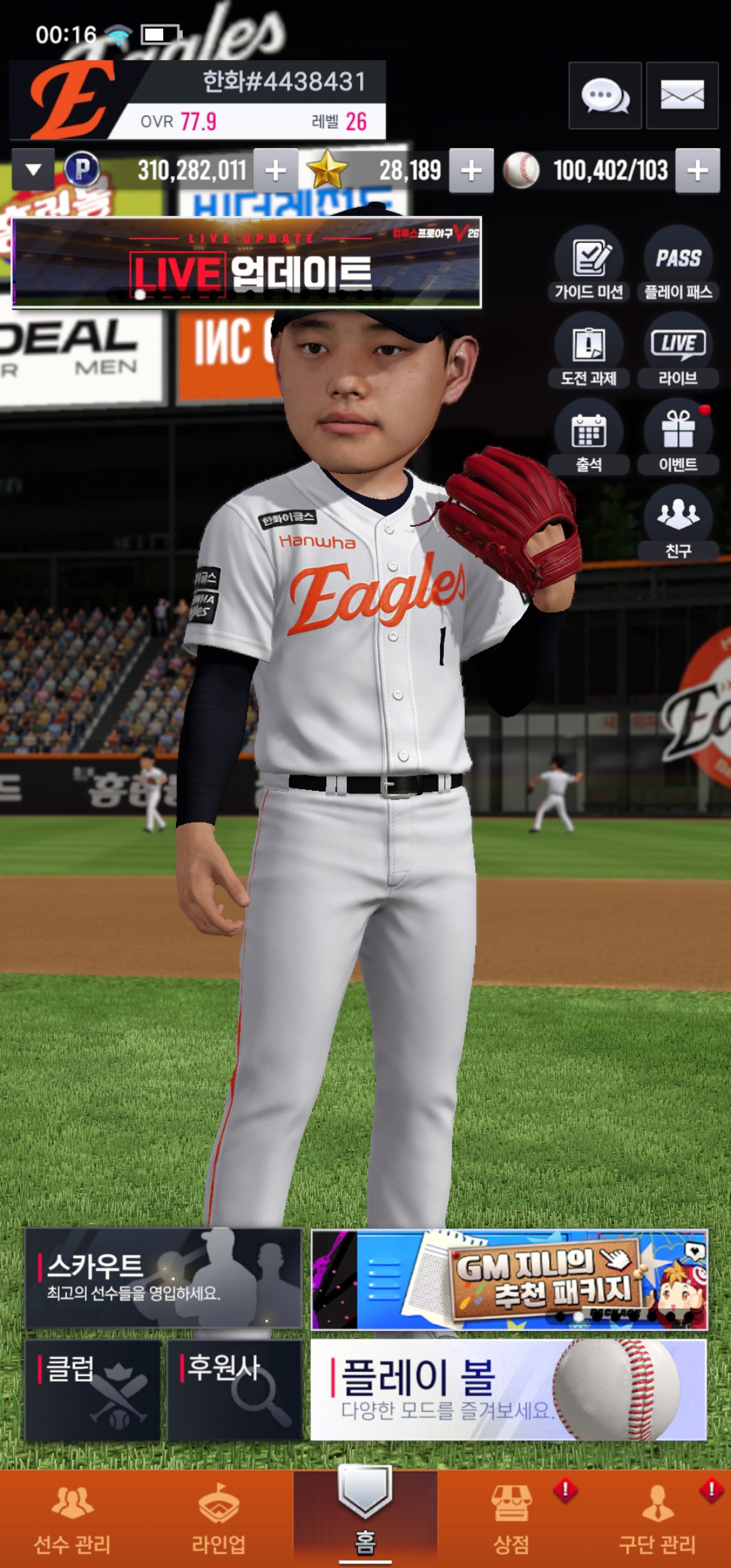Add more star currency with plus button
The height and width of the screenshot is (1568, 731).
[x=471, y=171]
